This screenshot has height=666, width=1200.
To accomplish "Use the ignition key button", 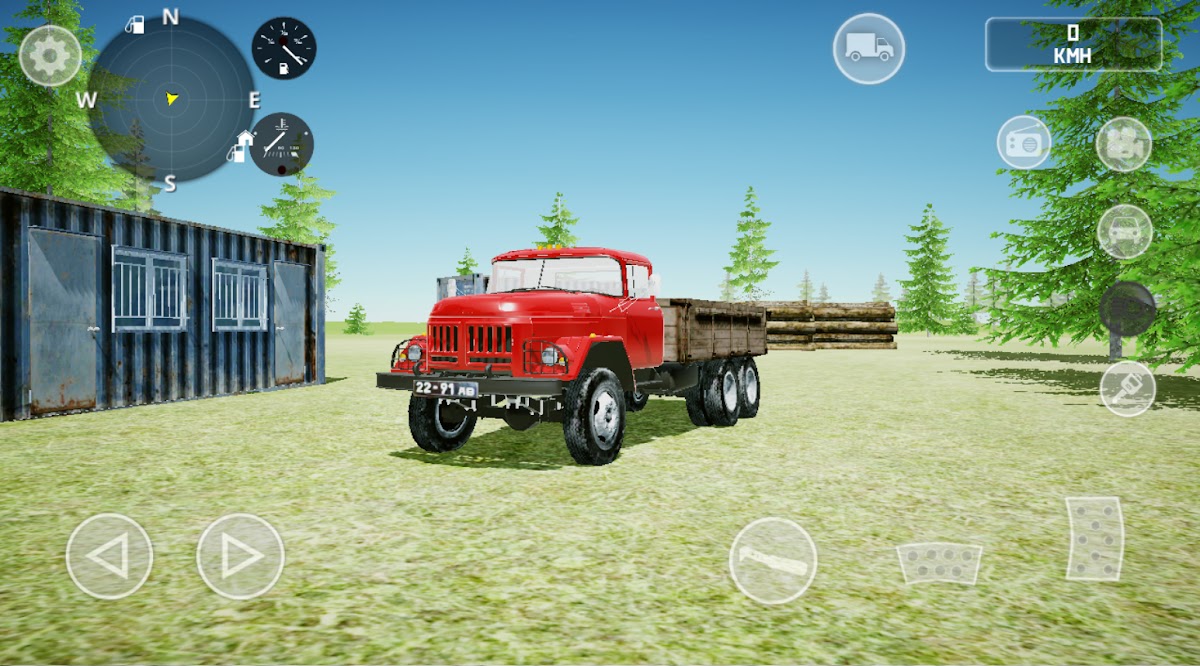I will (x=1127, y=388).
